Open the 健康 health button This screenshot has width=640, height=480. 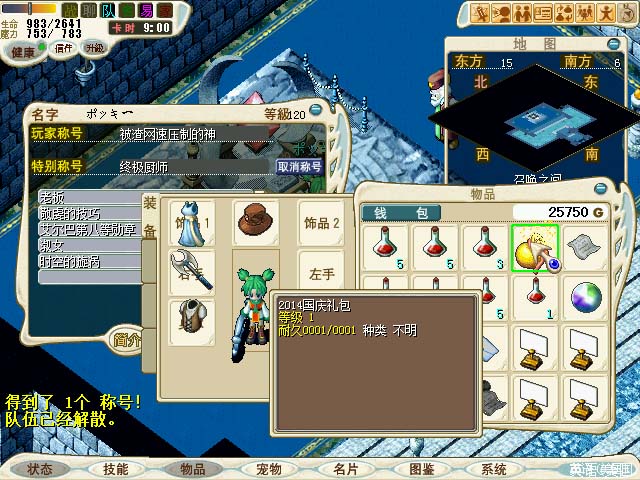point(29,51)
